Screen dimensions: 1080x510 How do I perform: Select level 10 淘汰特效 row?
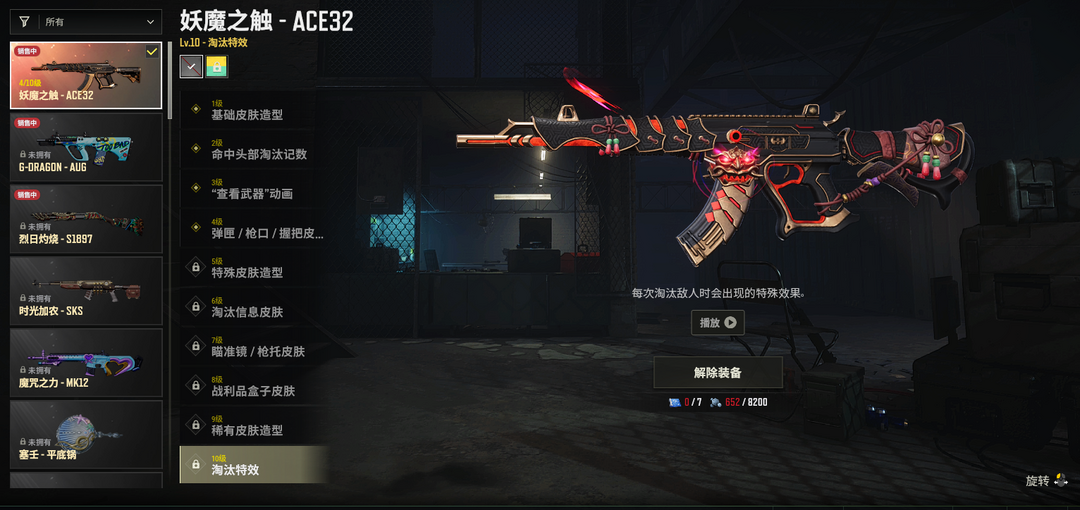click(254, 465)
